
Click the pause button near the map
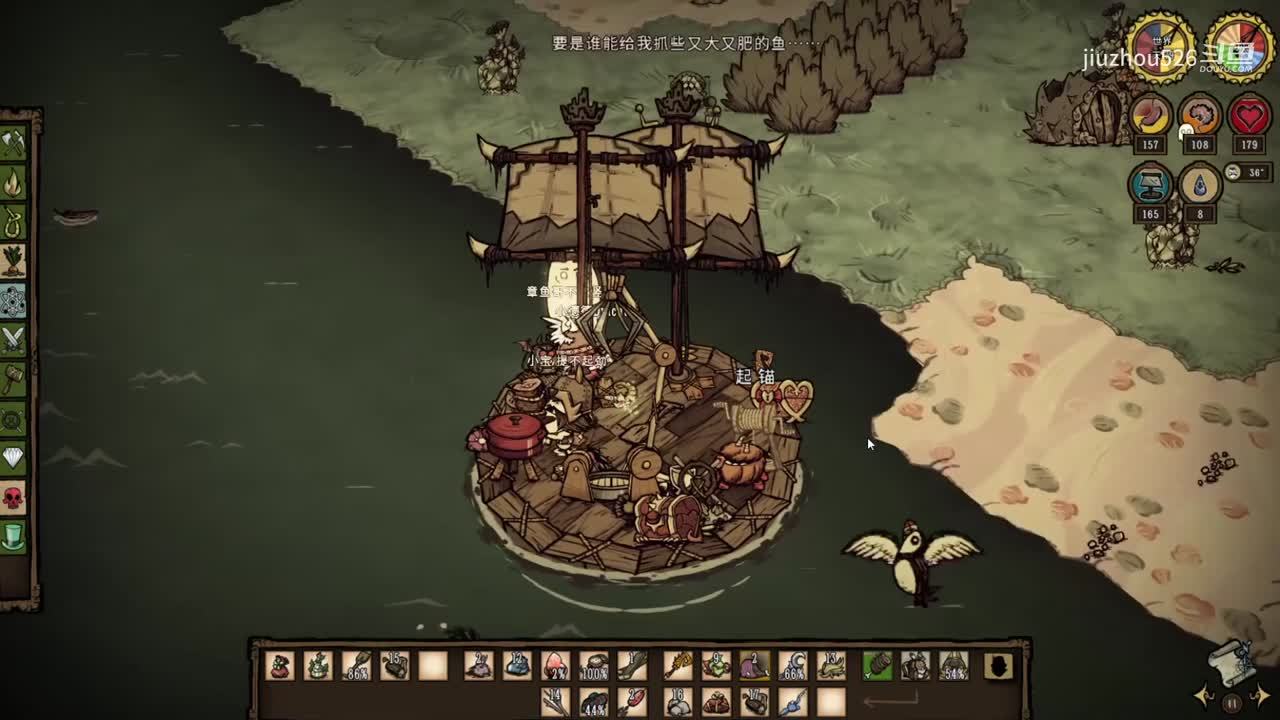(x=1232, y=702)
